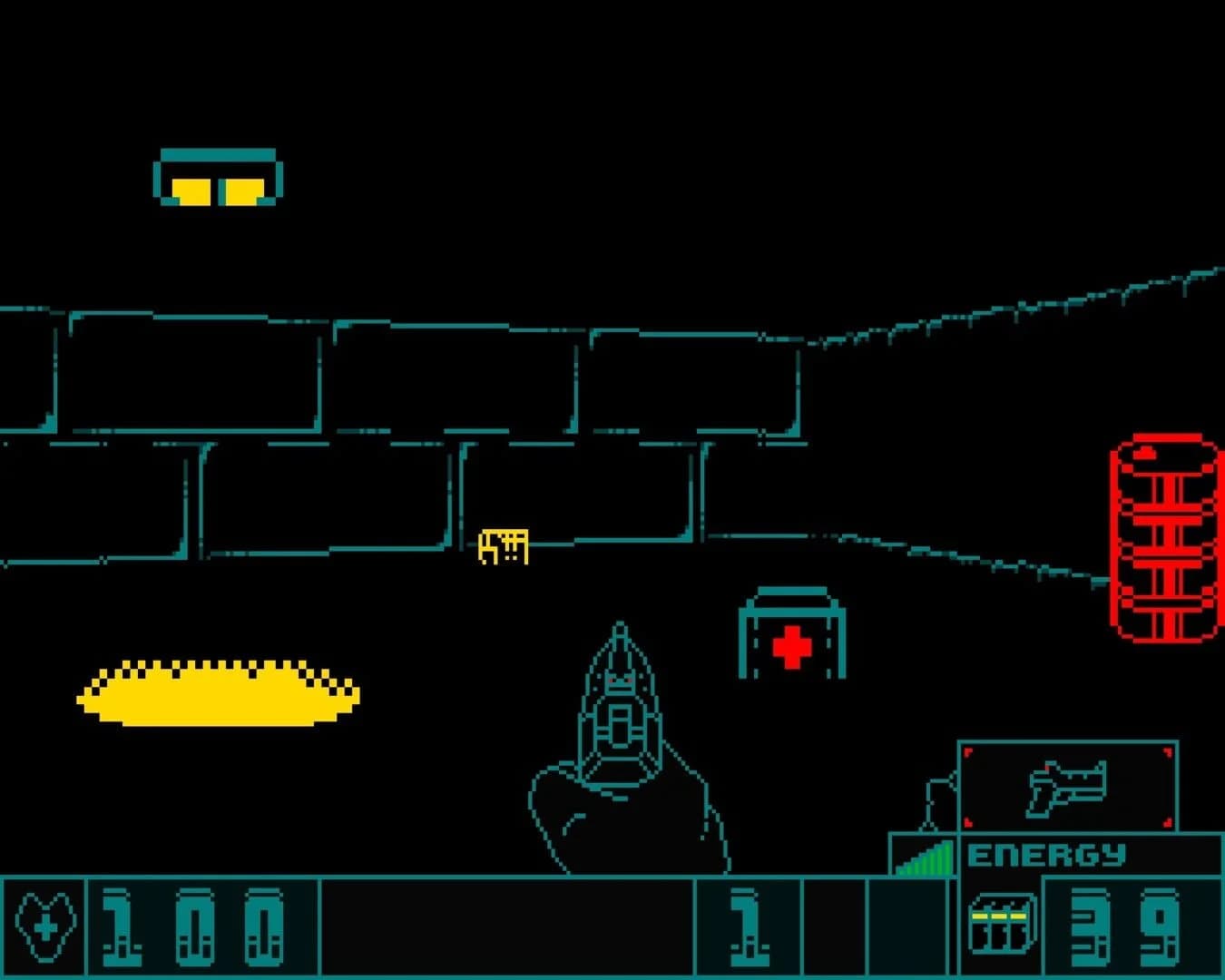Click the red cross inside the medkit
The width and height of the screenshot is (1225, 980).
pos(790,646)
